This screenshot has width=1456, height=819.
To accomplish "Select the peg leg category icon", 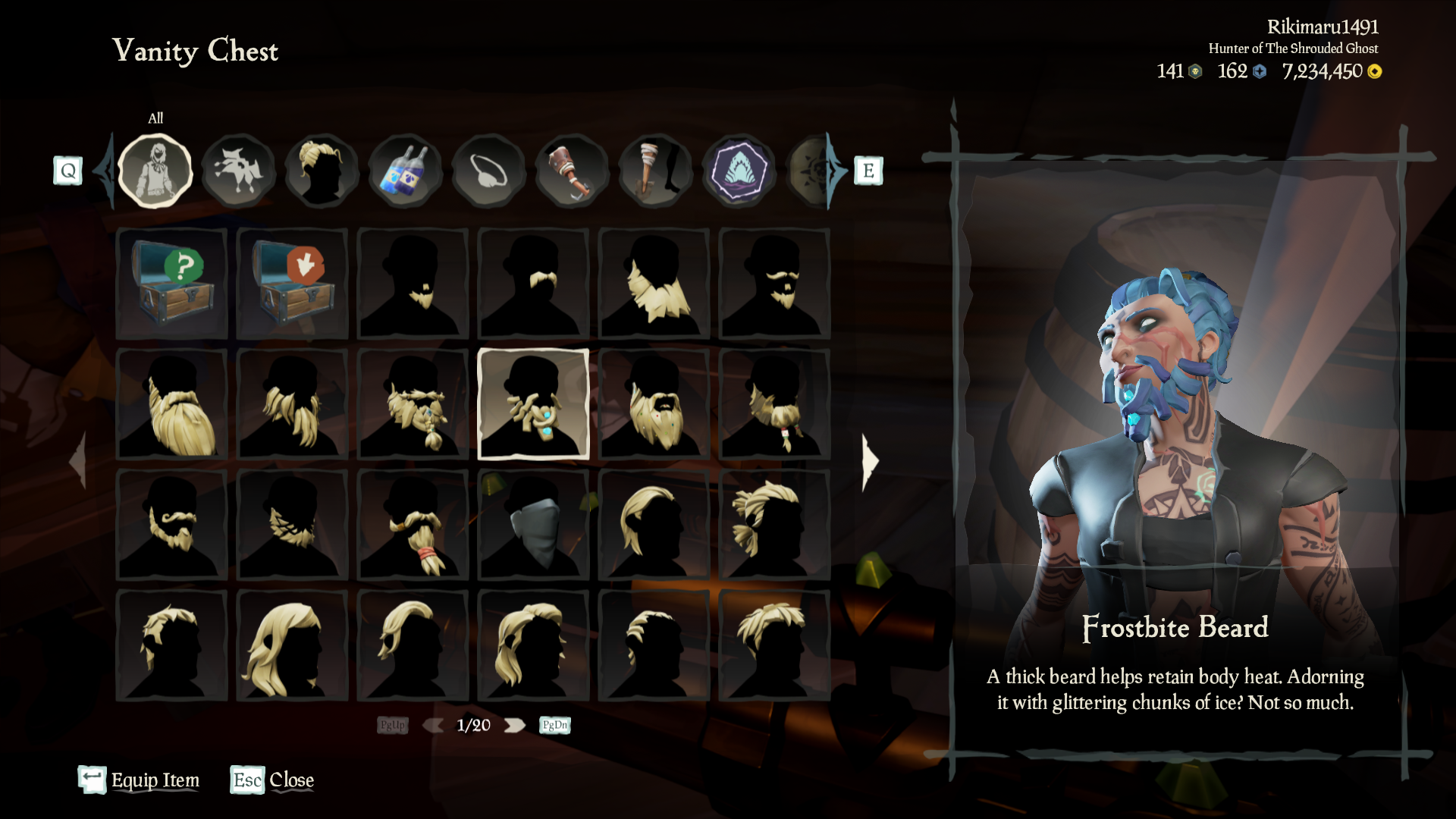I will pos(654,171).
